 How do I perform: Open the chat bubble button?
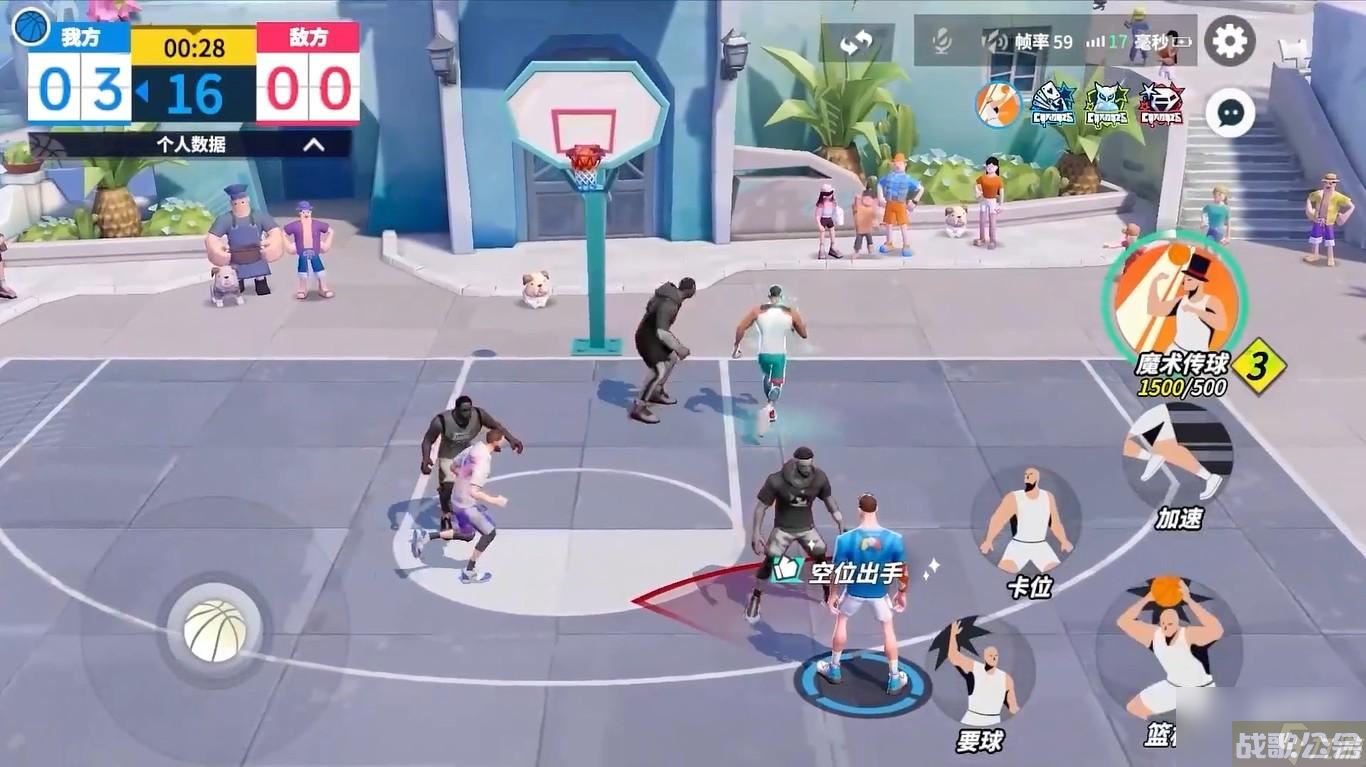click(1229, 112)
